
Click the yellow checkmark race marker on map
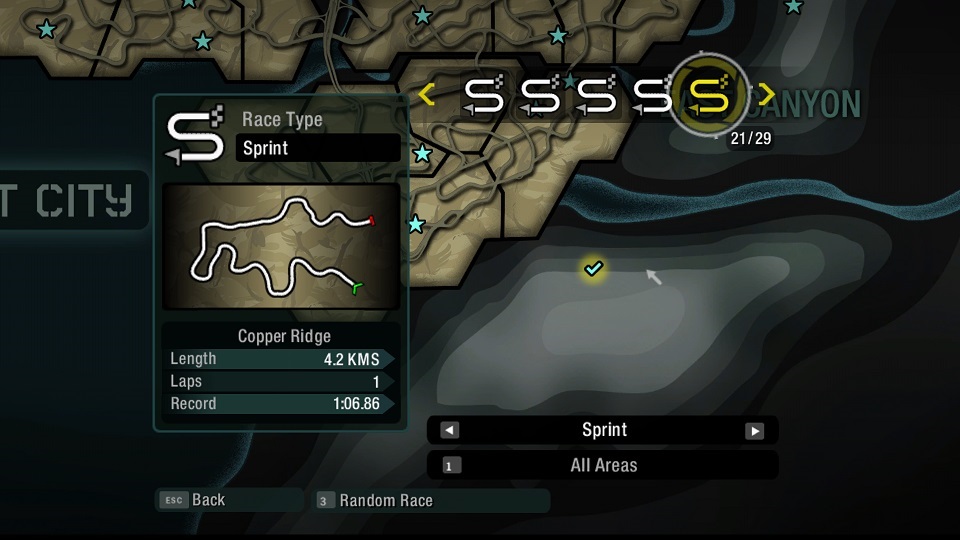coord(594,268)
